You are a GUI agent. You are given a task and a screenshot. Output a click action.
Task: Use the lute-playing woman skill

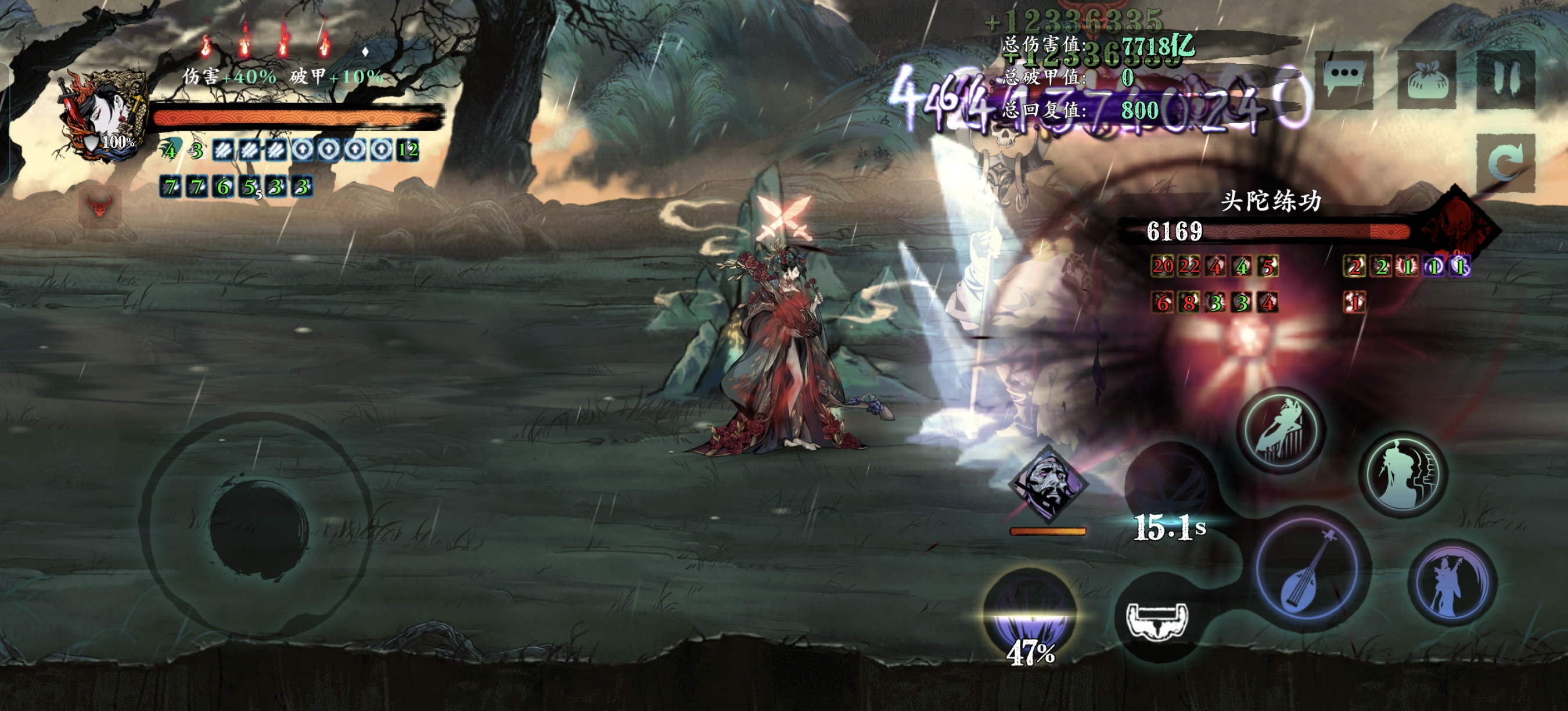pyautogui.click(x=1454, y=583)
